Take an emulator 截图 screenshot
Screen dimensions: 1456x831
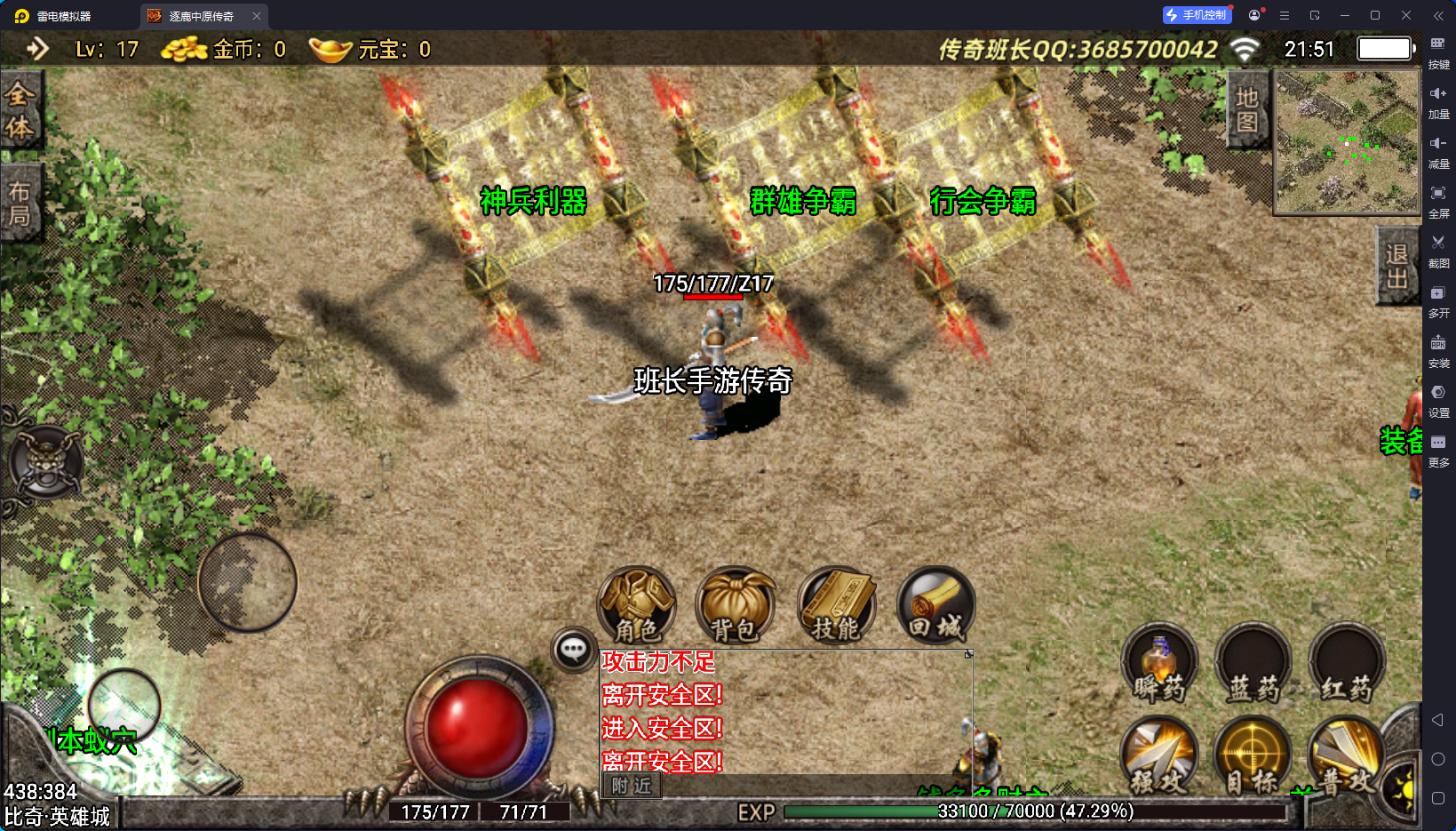point(1438,250)
